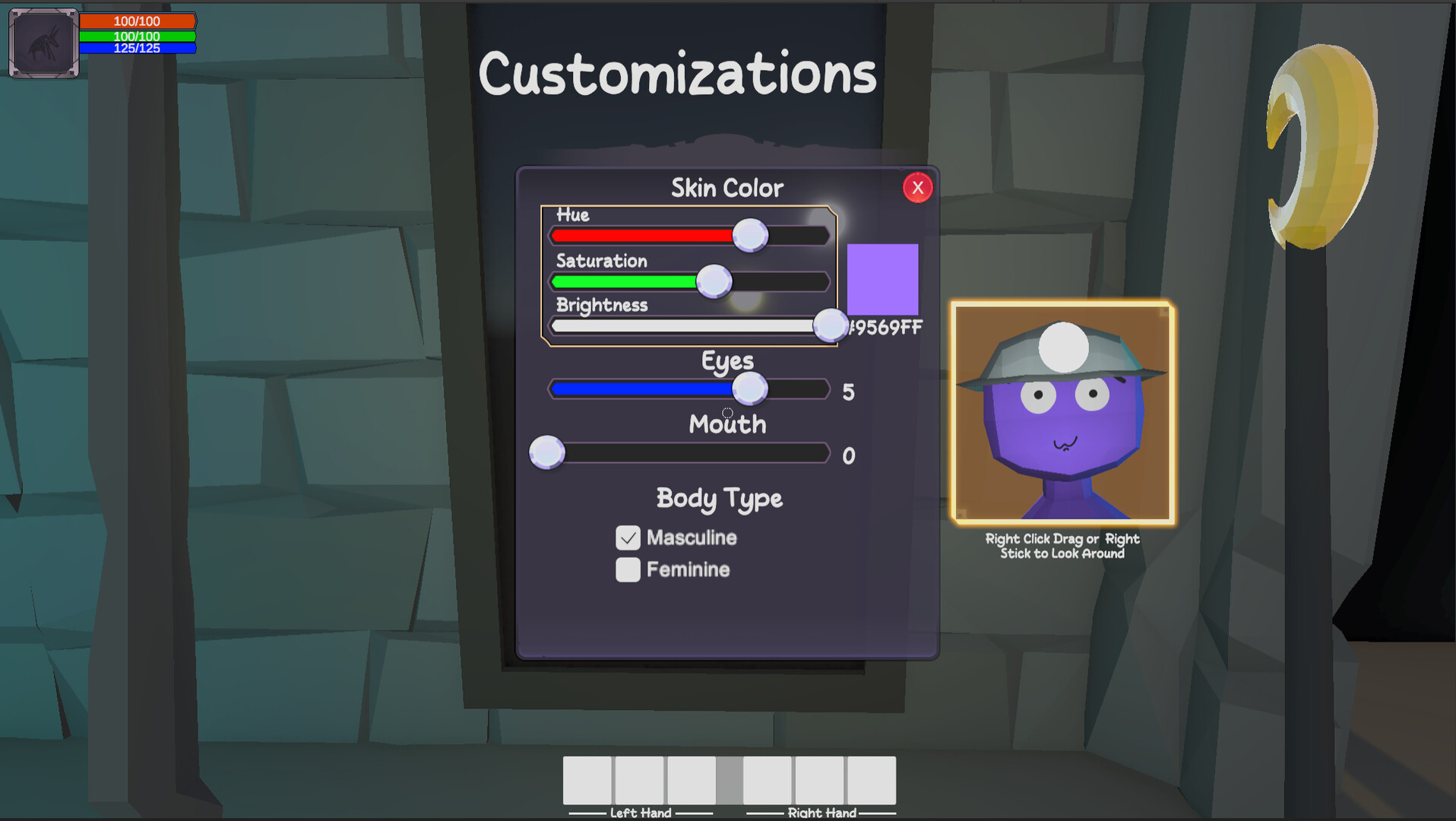Screen dimensions: 1456x821
Task: Click the Saturation slider handle
Action: click(x=713, y=281)
